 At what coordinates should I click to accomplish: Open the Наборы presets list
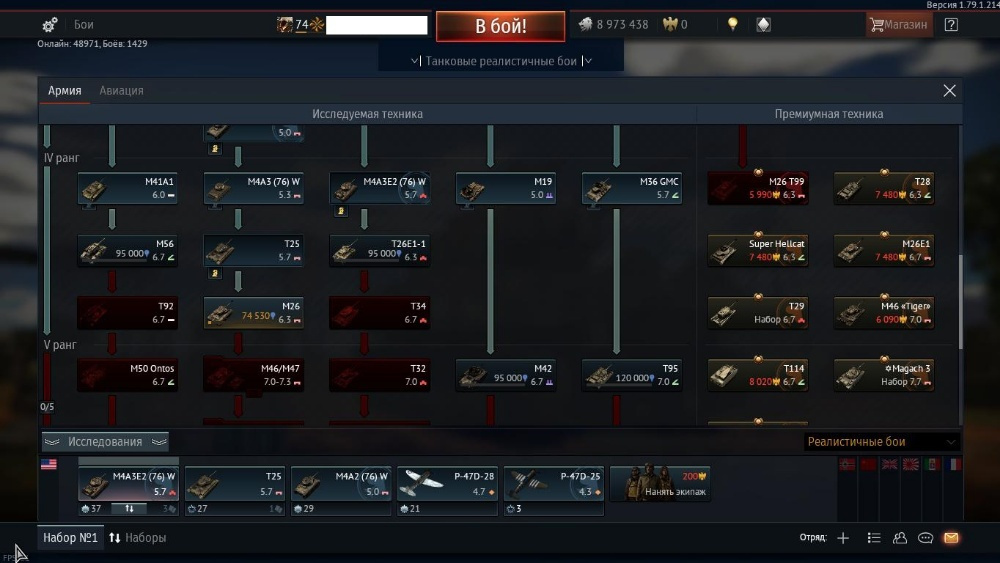(x=138, y=538)
